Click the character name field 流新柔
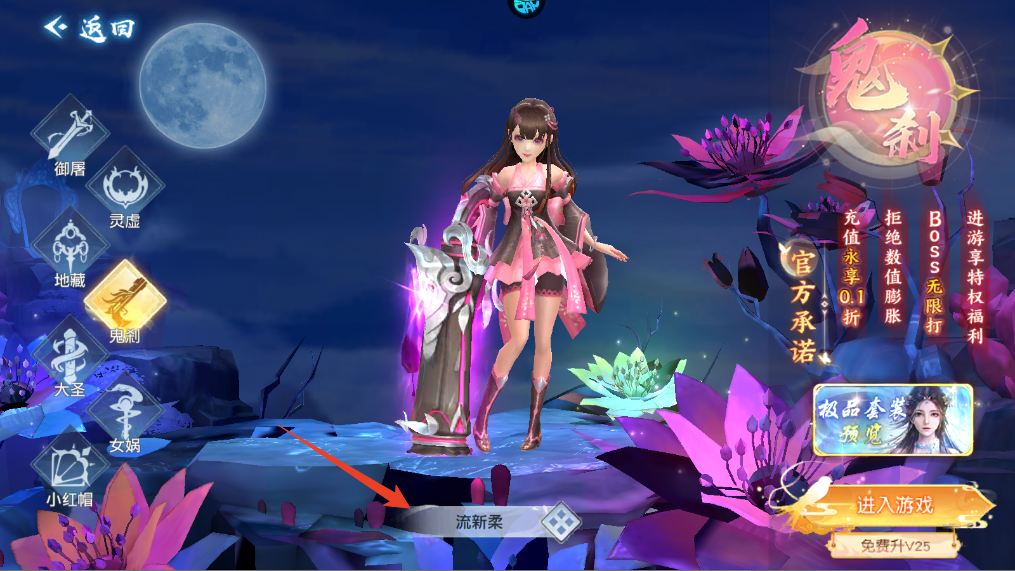The image size is (1015, 571). pyautogui.click(x=476, y=520)
